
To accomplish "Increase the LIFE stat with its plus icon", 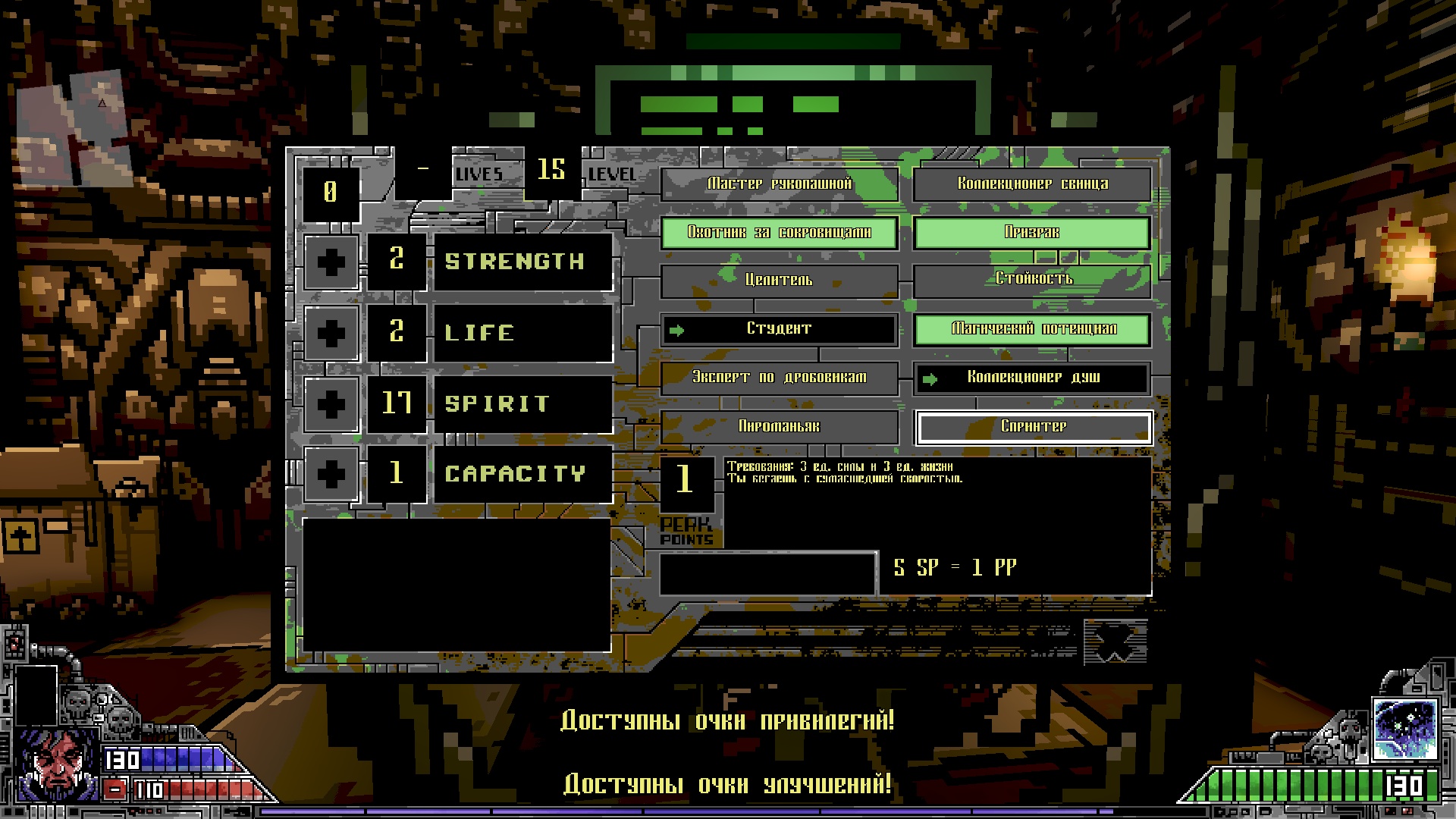I will point(331,332).
